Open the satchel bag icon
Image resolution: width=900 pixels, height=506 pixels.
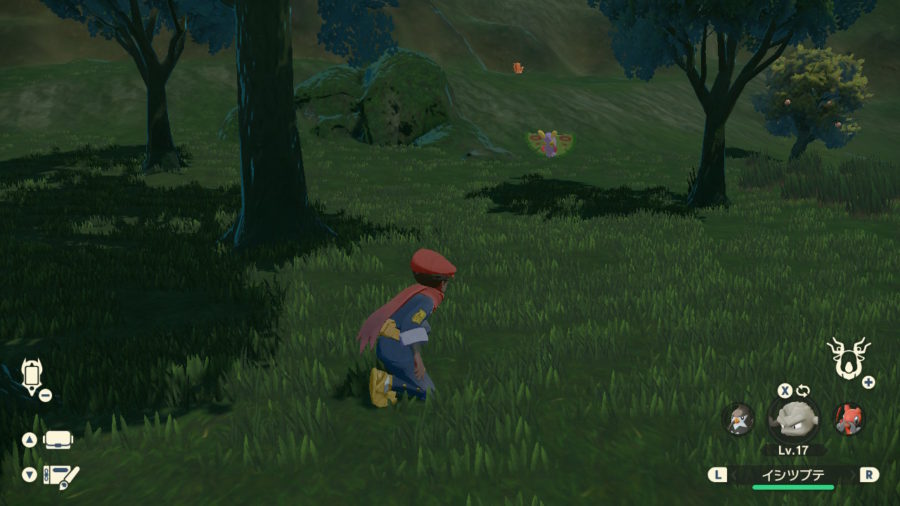(x=58, y=440)
